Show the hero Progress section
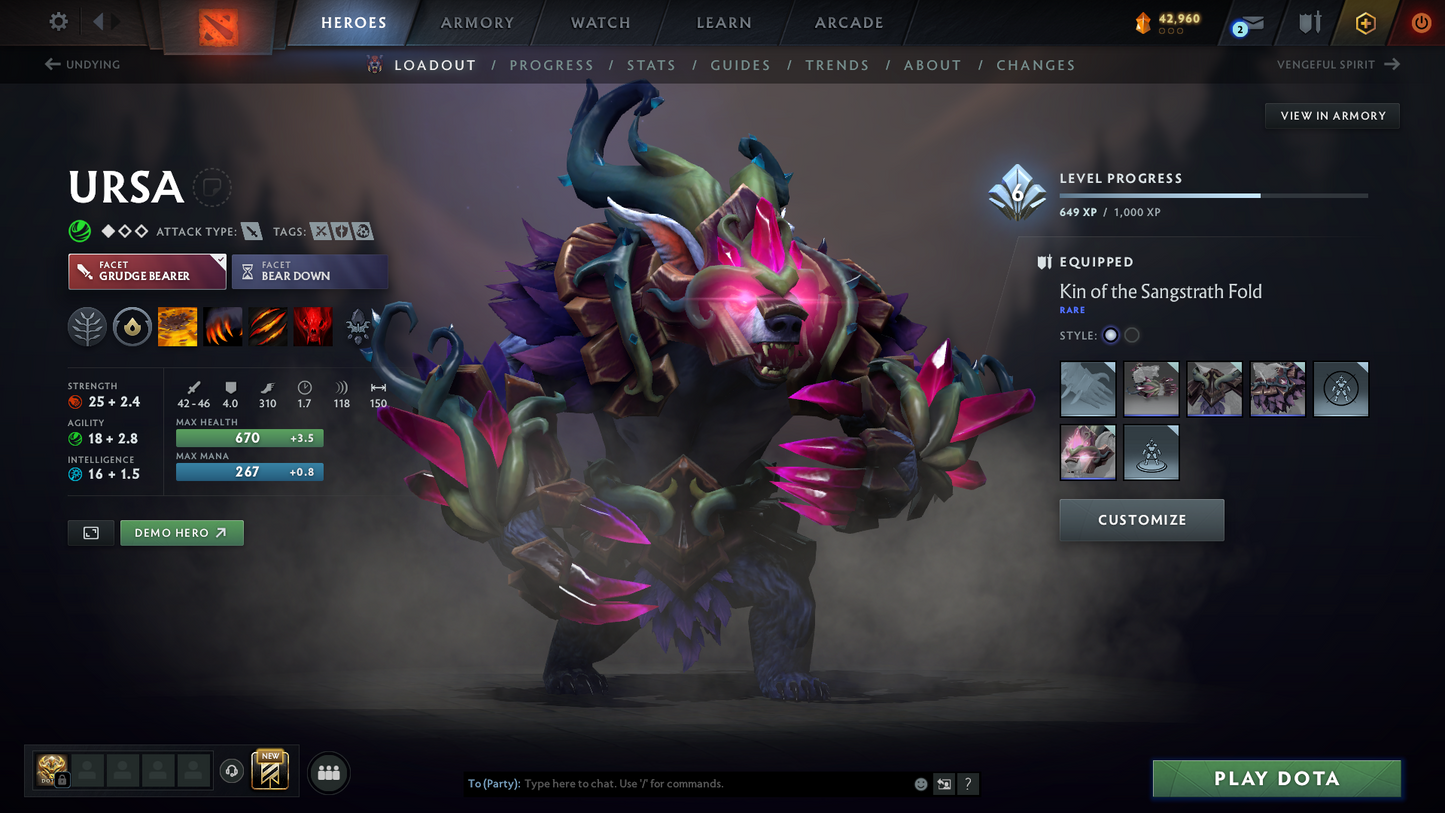 551,65
